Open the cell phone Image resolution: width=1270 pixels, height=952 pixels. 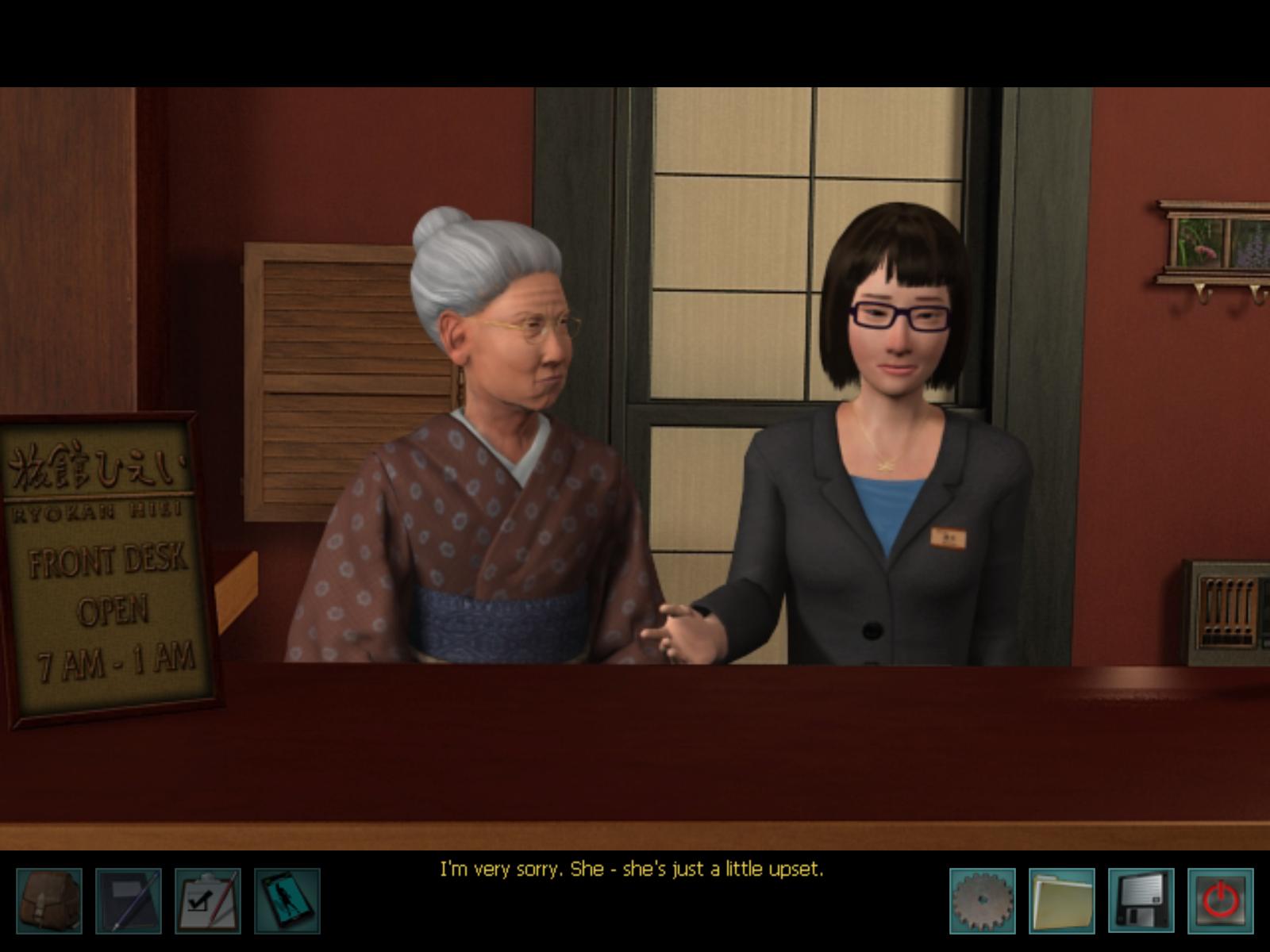[287, 900]
